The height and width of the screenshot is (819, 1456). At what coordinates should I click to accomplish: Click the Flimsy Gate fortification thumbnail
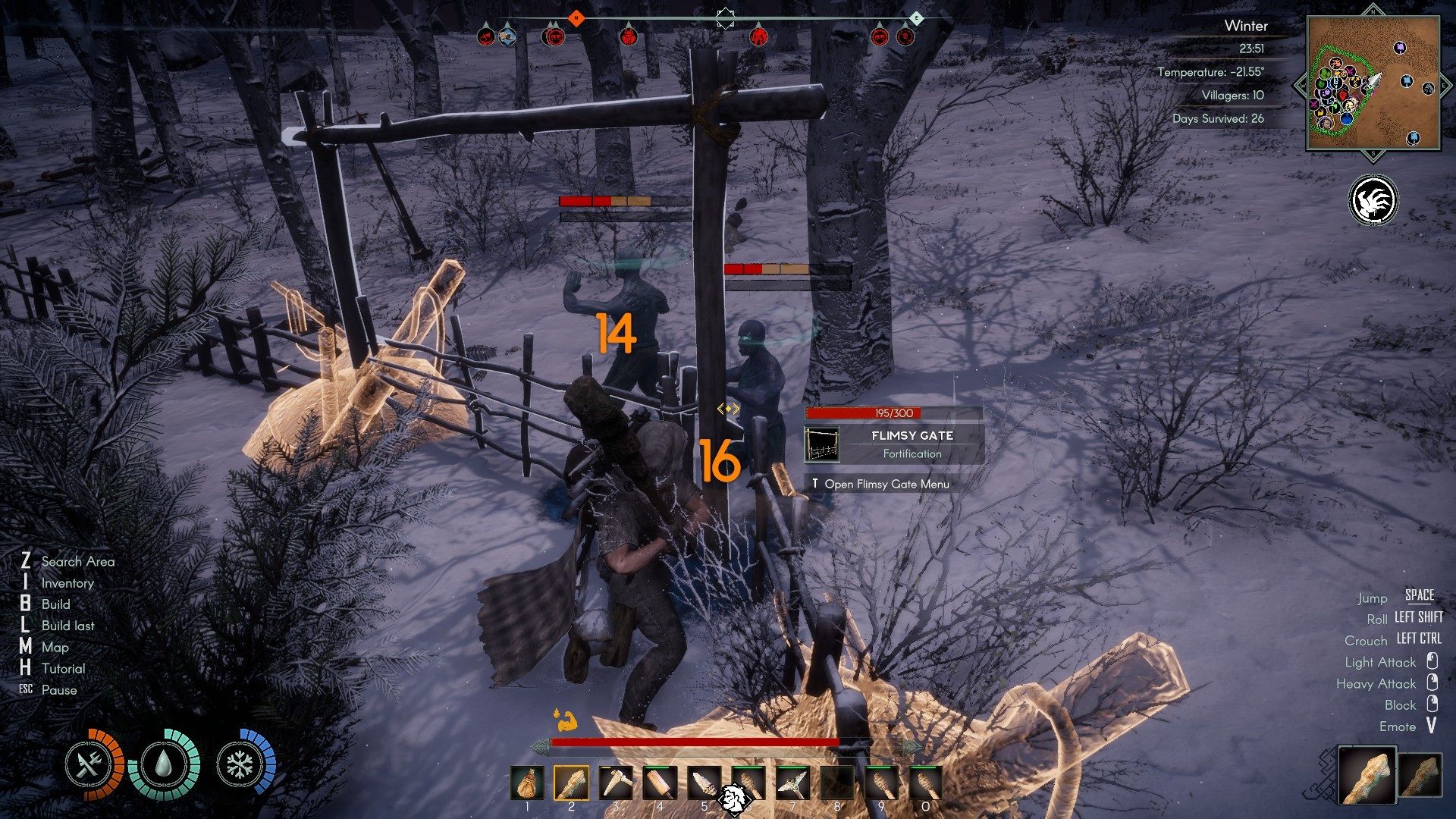(x=822, y=444)
